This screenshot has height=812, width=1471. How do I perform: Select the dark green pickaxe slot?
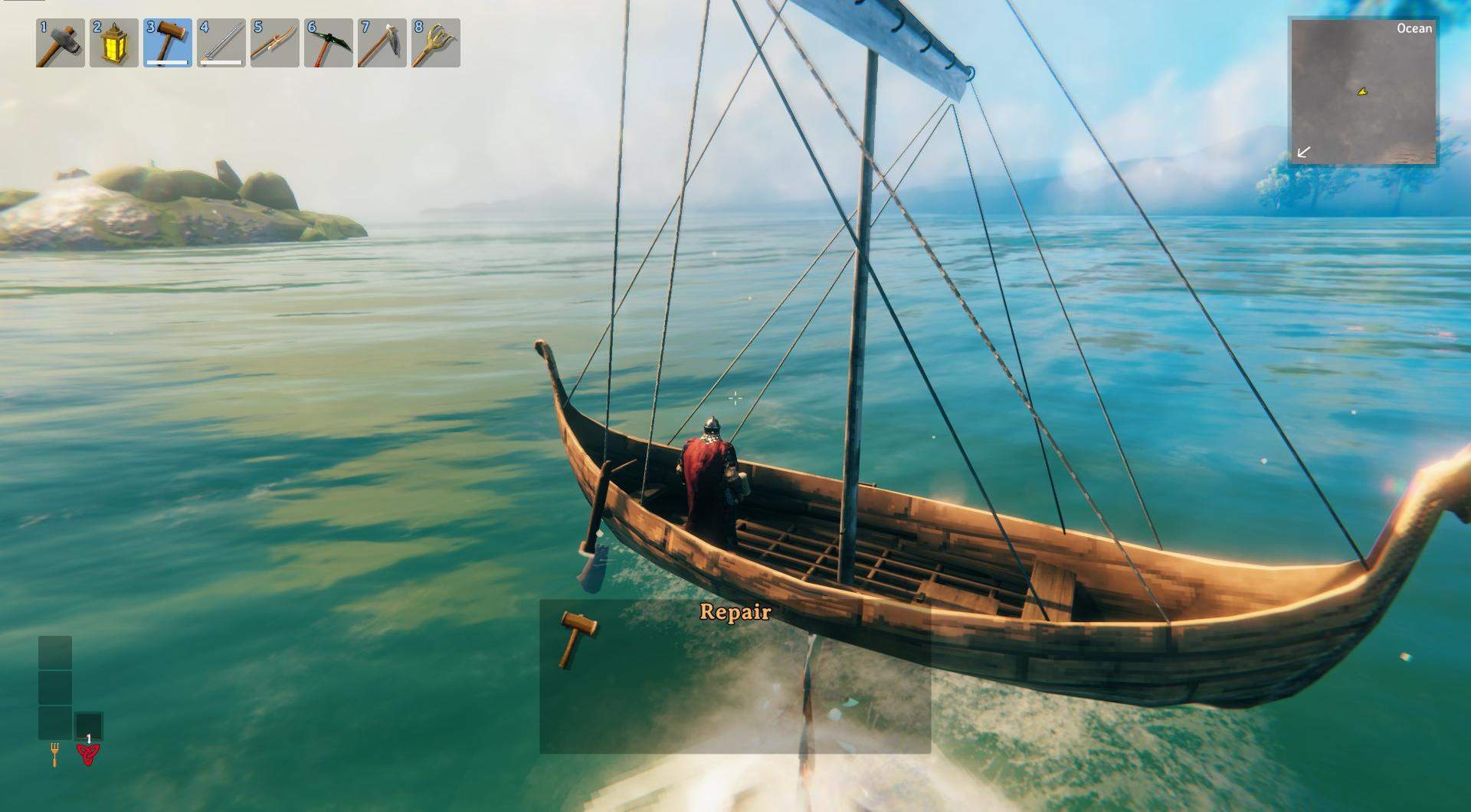328,43
